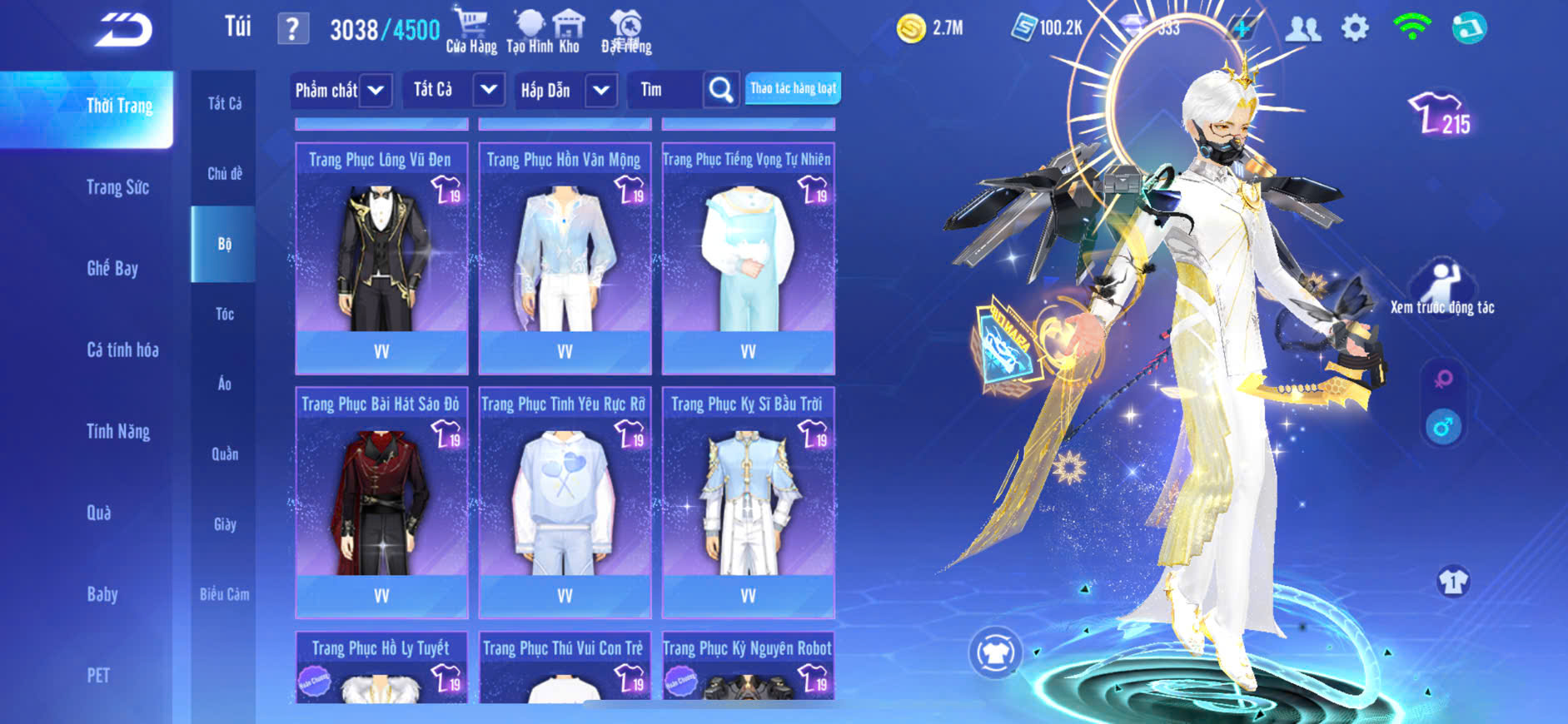Click the magnifying glass search button
Image resolution: width=1568 pixels, height=724 pixels.
(721, 89)
